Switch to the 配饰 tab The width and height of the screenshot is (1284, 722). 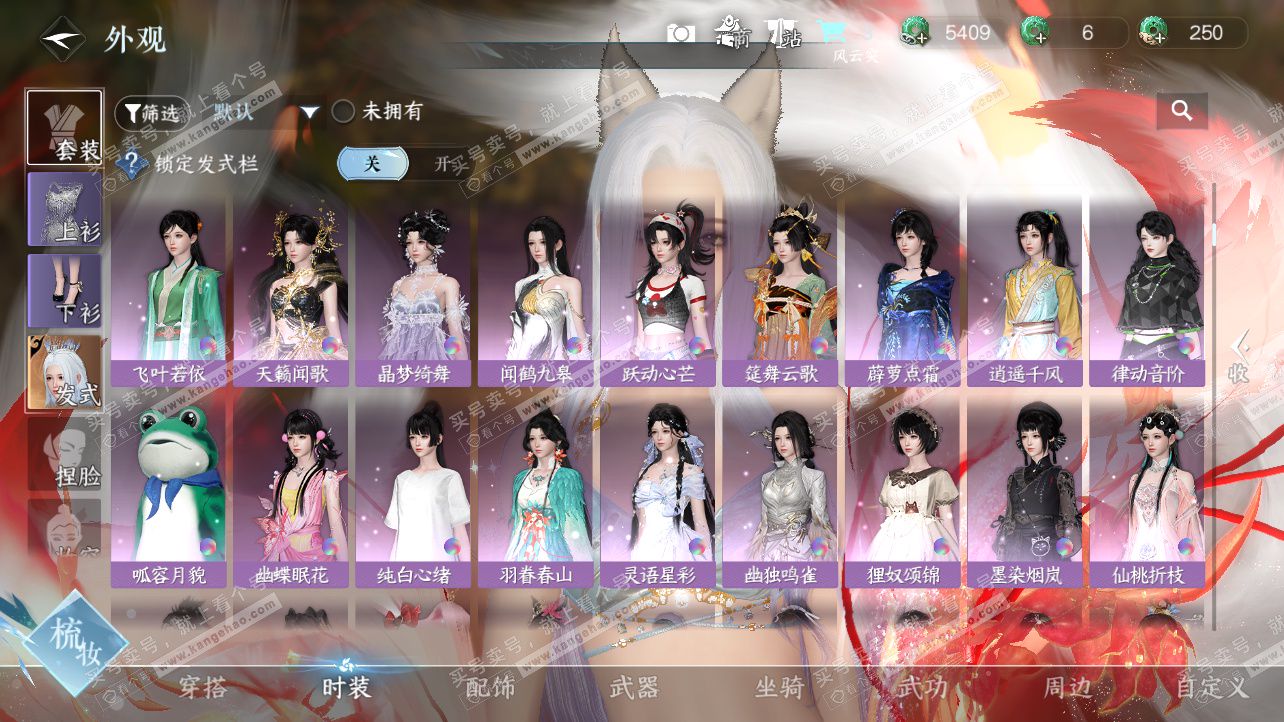click(x=491, y=688)
